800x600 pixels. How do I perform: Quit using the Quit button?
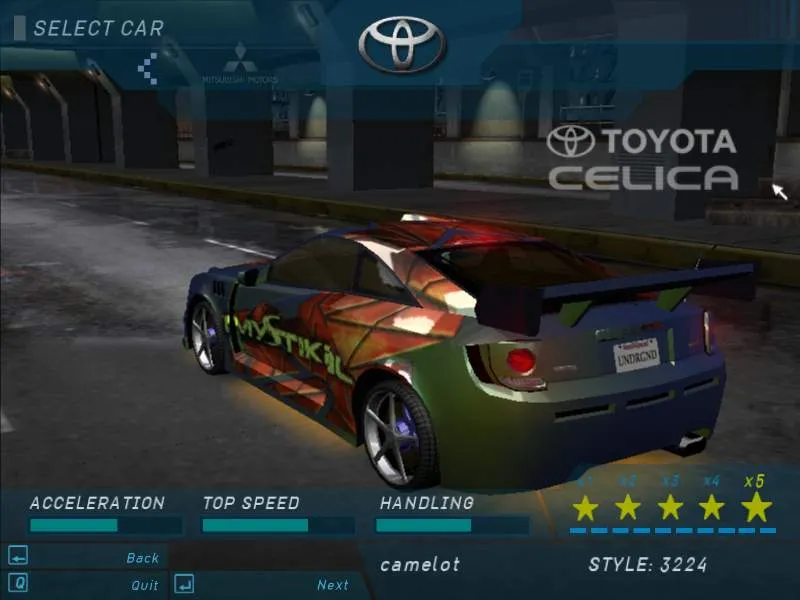144,585
